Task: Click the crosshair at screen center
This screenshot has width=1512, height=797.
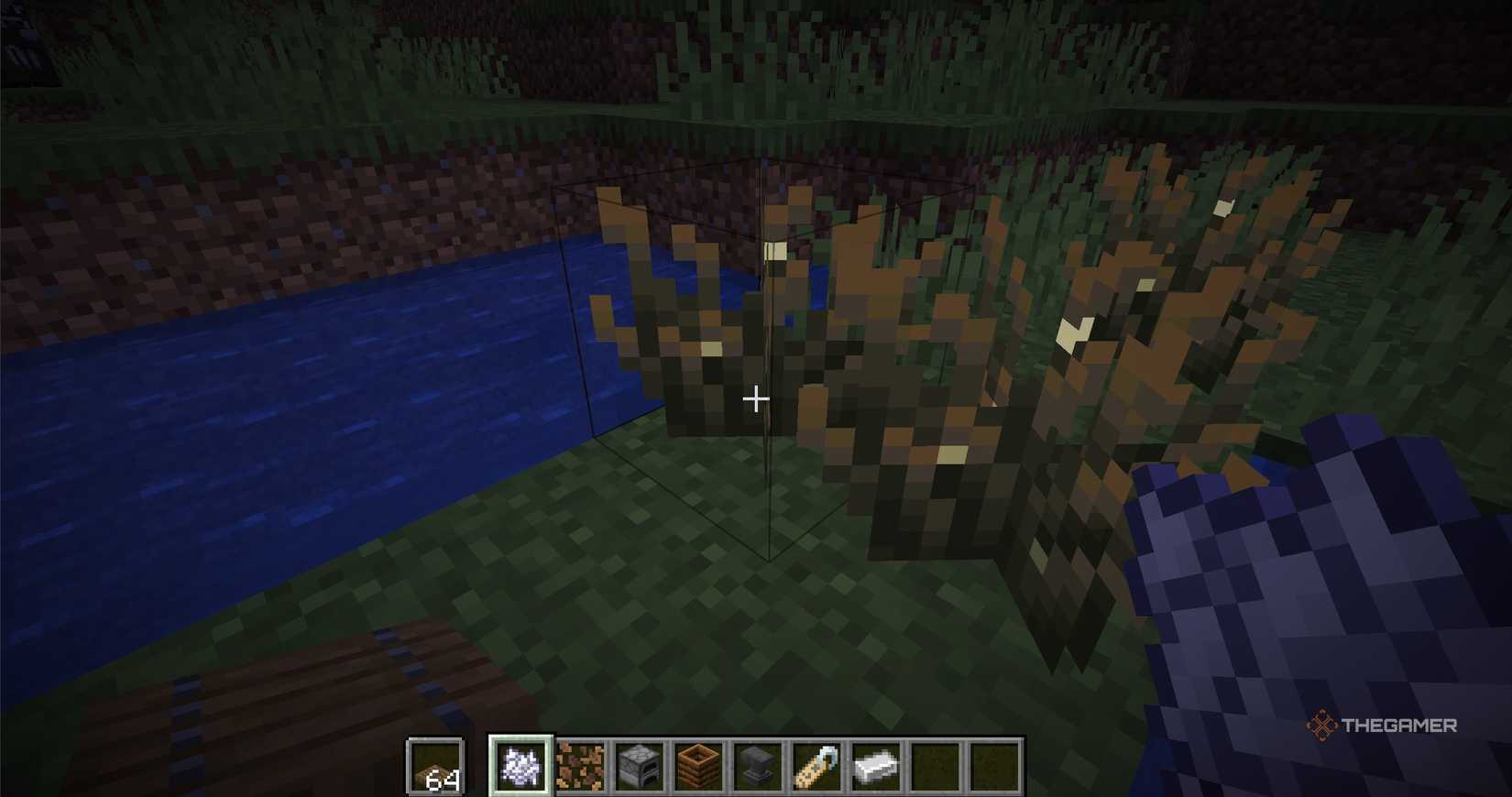Action: tap(756, 399)
